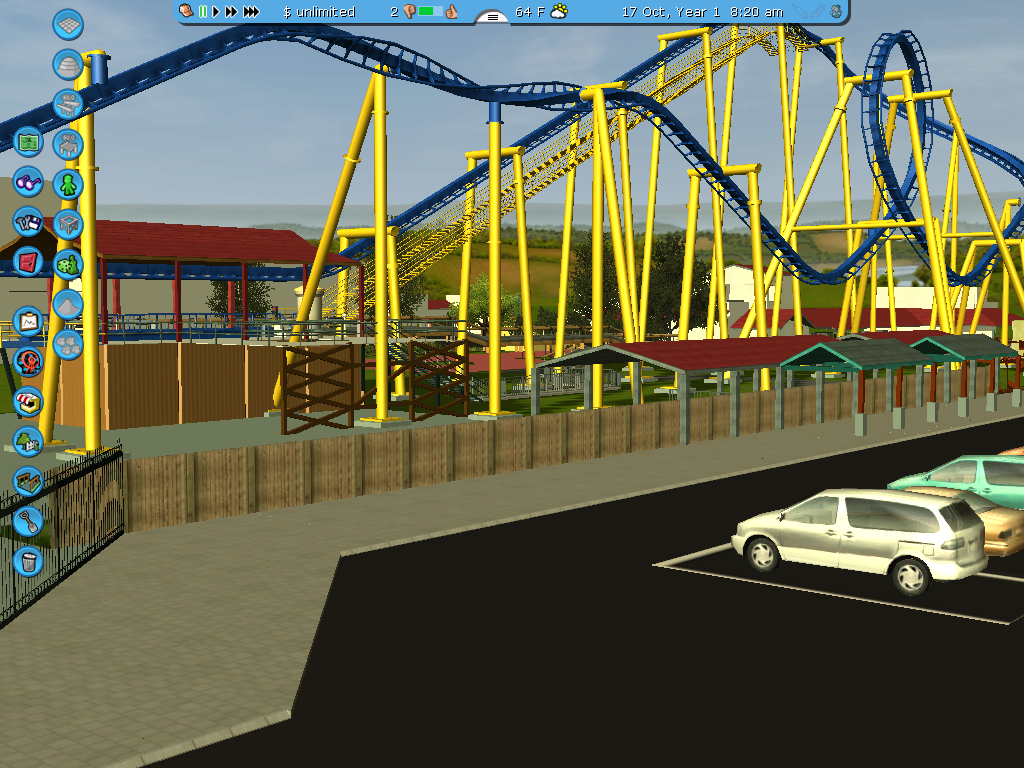This screenshot has height=768, width=1024.
Task: Select the shop stall building icon
Action: pos(28,401)
